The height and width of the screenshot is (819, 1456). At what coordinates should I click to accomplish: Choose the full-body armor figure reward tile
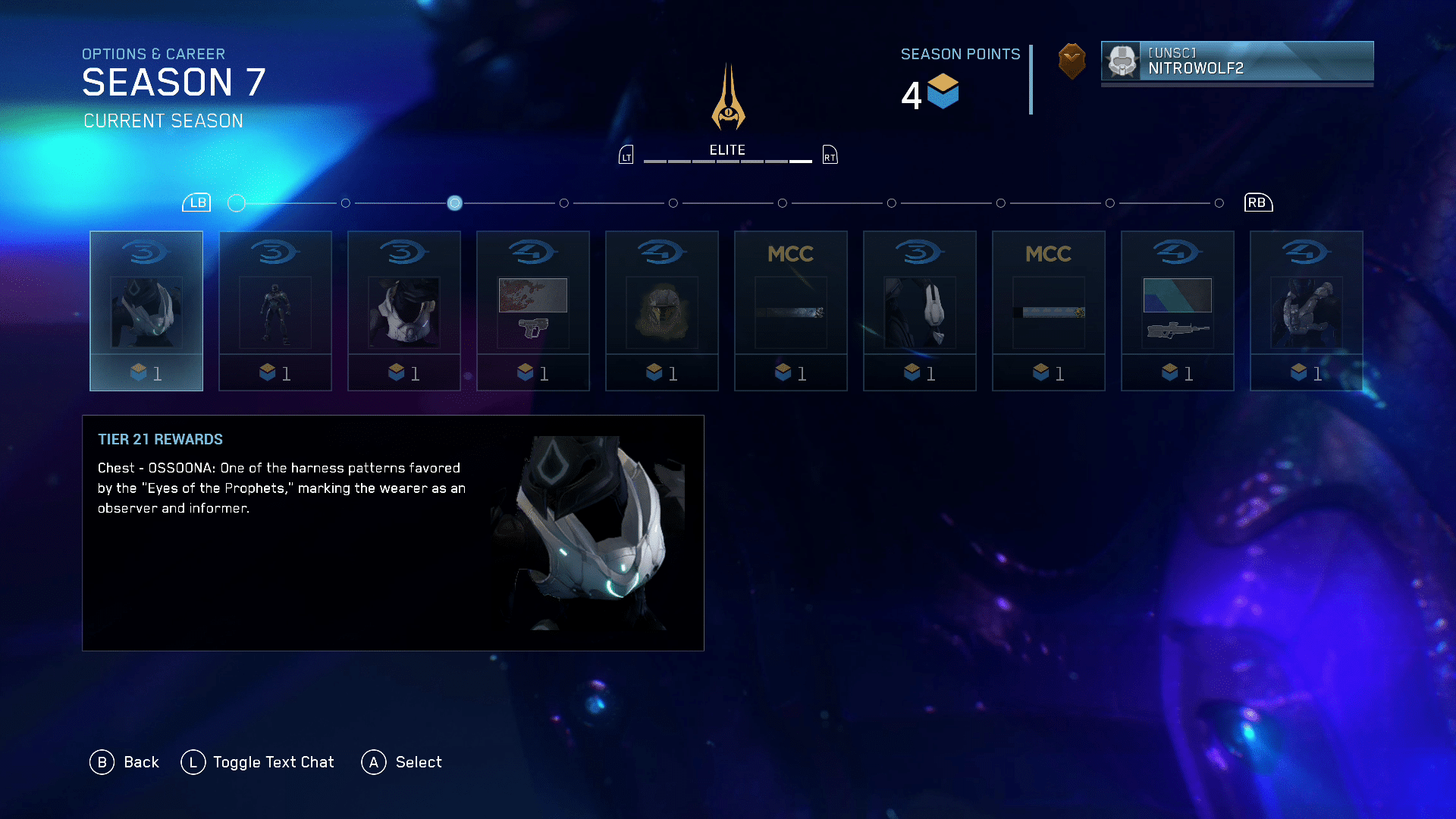[275, 311]
